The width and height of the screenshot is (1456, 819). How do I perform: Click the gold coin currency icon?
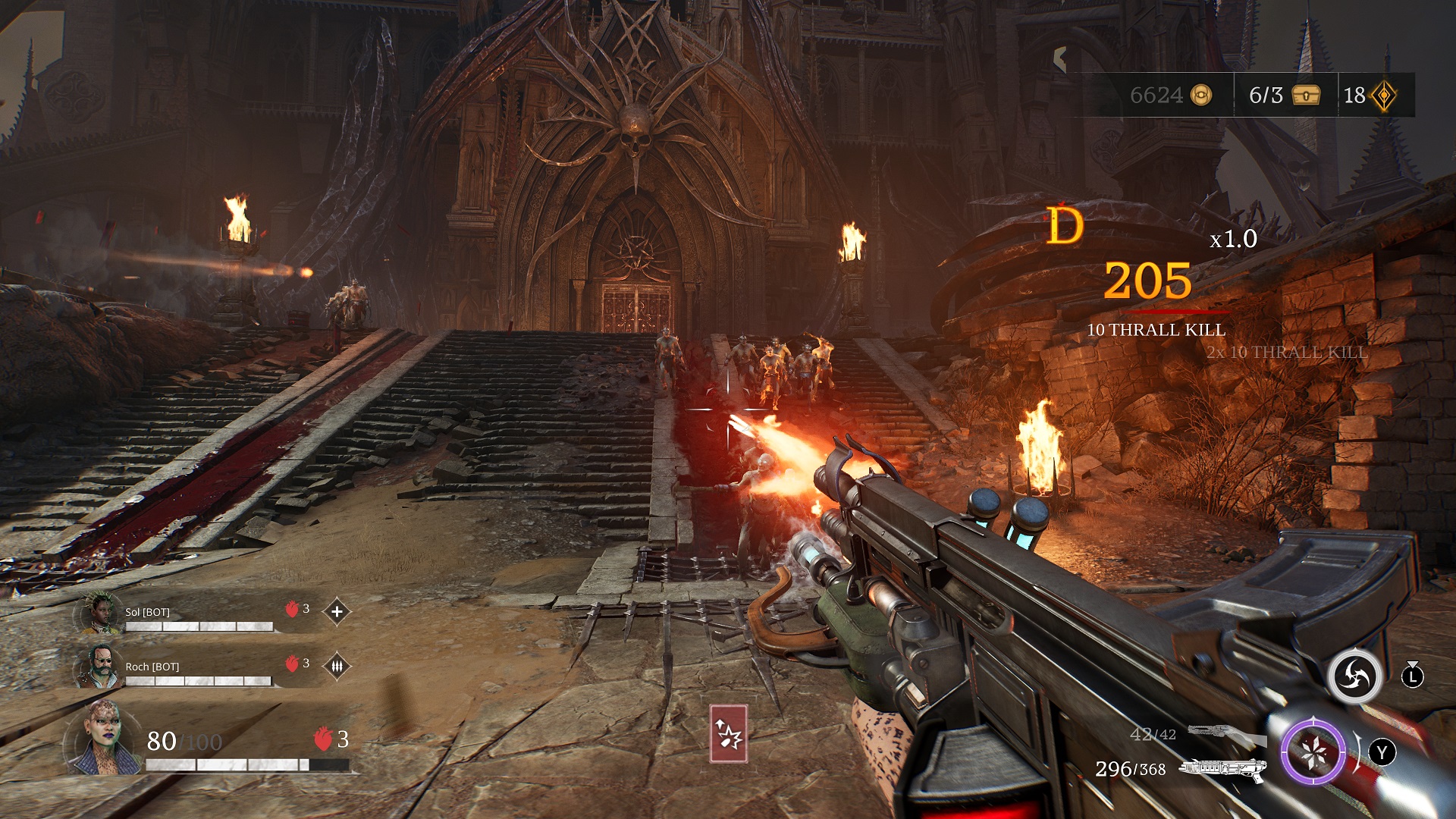(x=1201, y=95)
